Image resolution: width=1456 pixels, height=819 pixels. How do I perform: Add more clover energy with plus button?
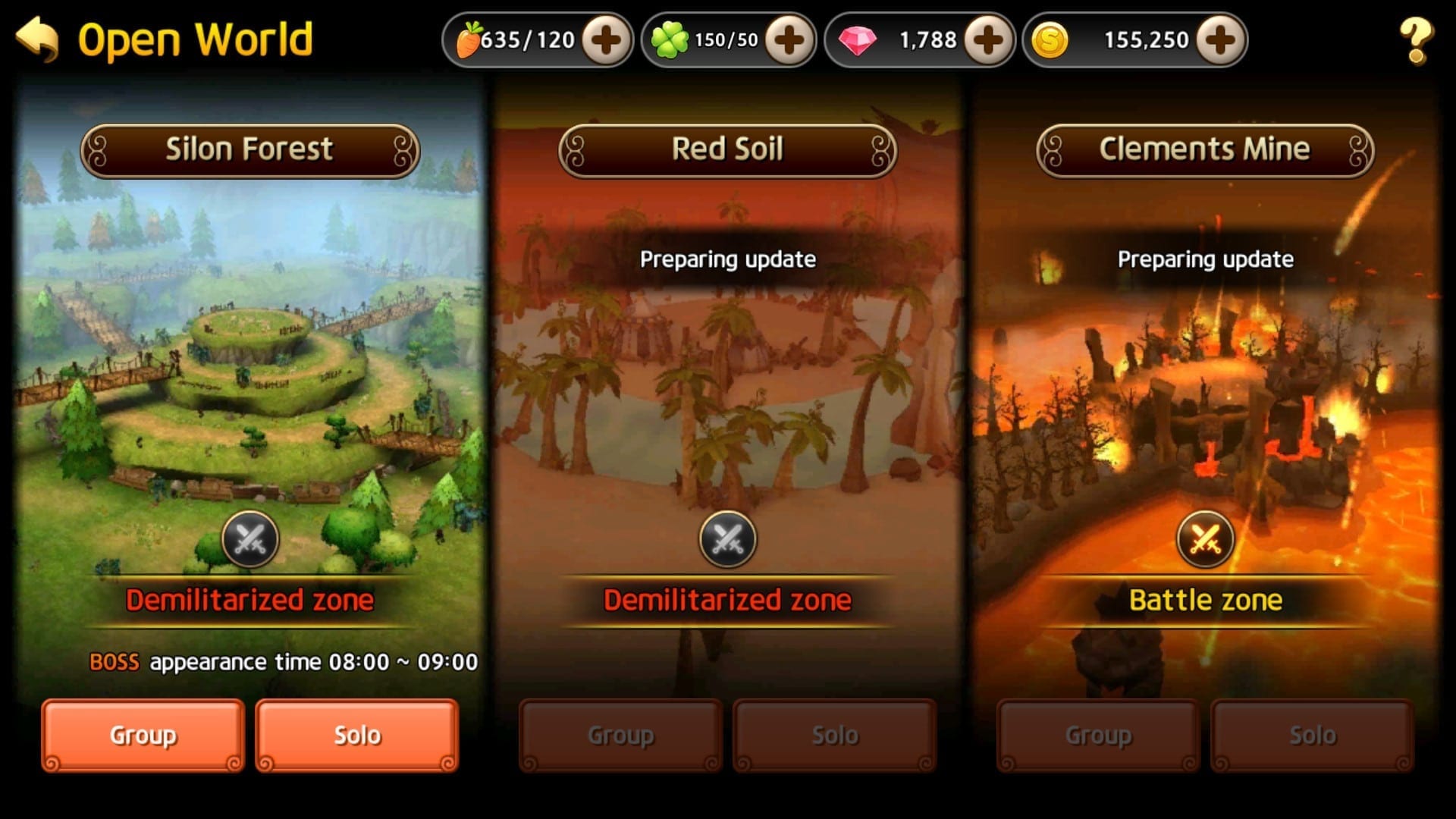(789, 40)
